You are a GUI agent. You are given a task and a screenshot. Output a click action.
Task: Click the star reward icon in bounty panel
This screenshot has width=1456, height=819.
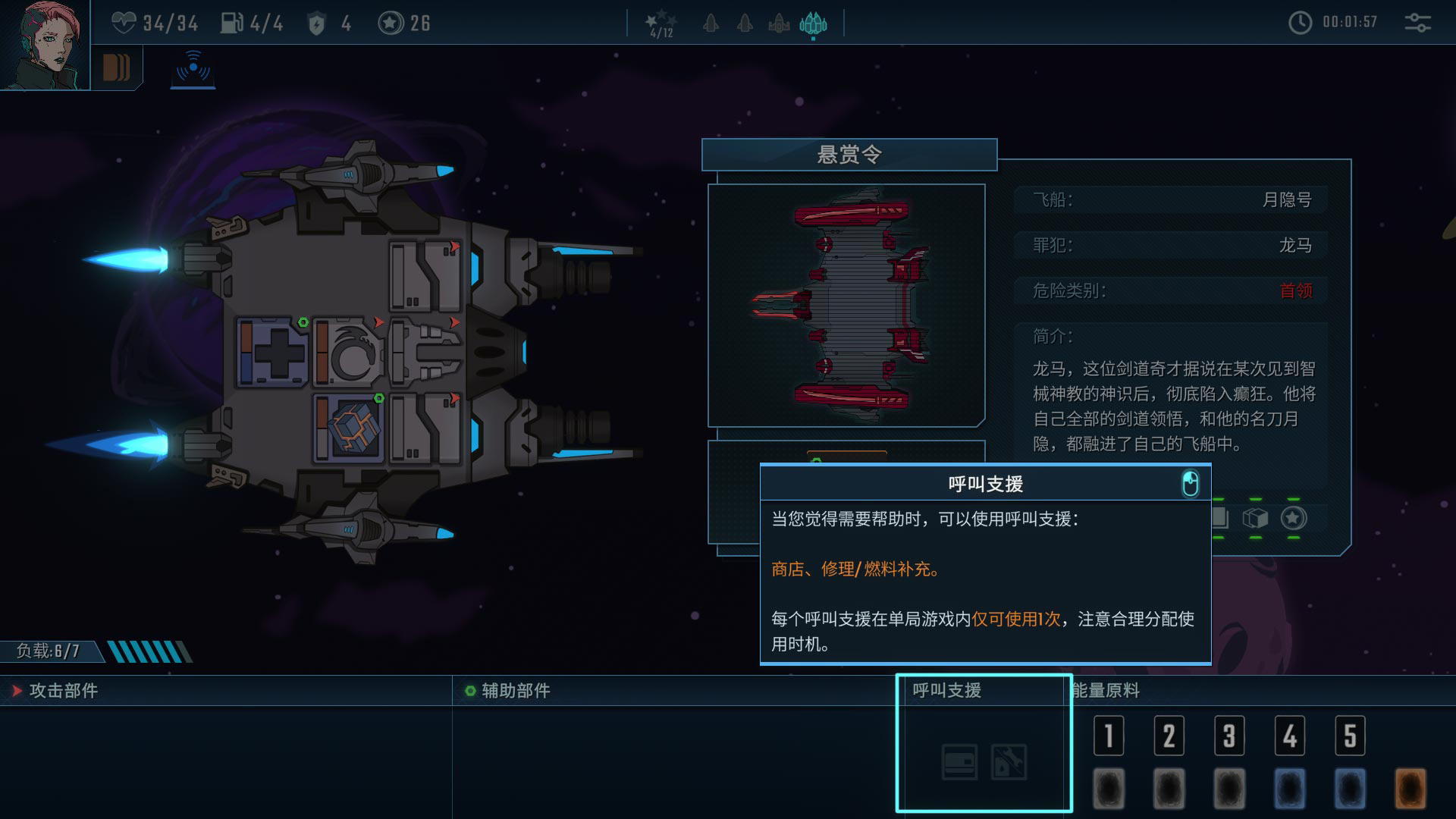(1294, 518)
